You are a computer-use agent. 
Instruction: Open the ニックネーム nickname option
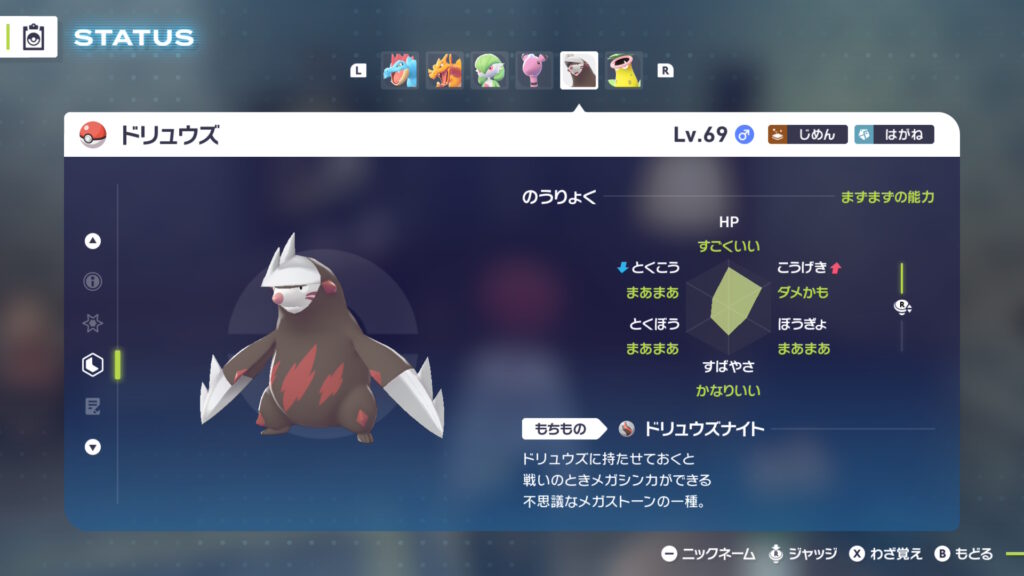point(708,554)
